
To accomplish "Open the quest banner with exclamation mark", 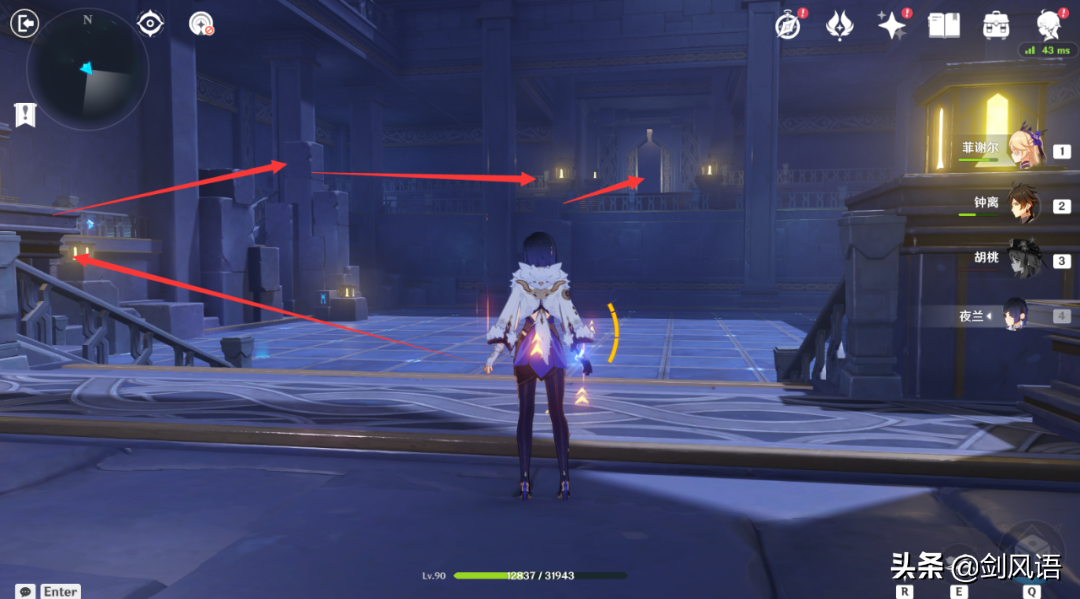I will [x=25, y=114].
